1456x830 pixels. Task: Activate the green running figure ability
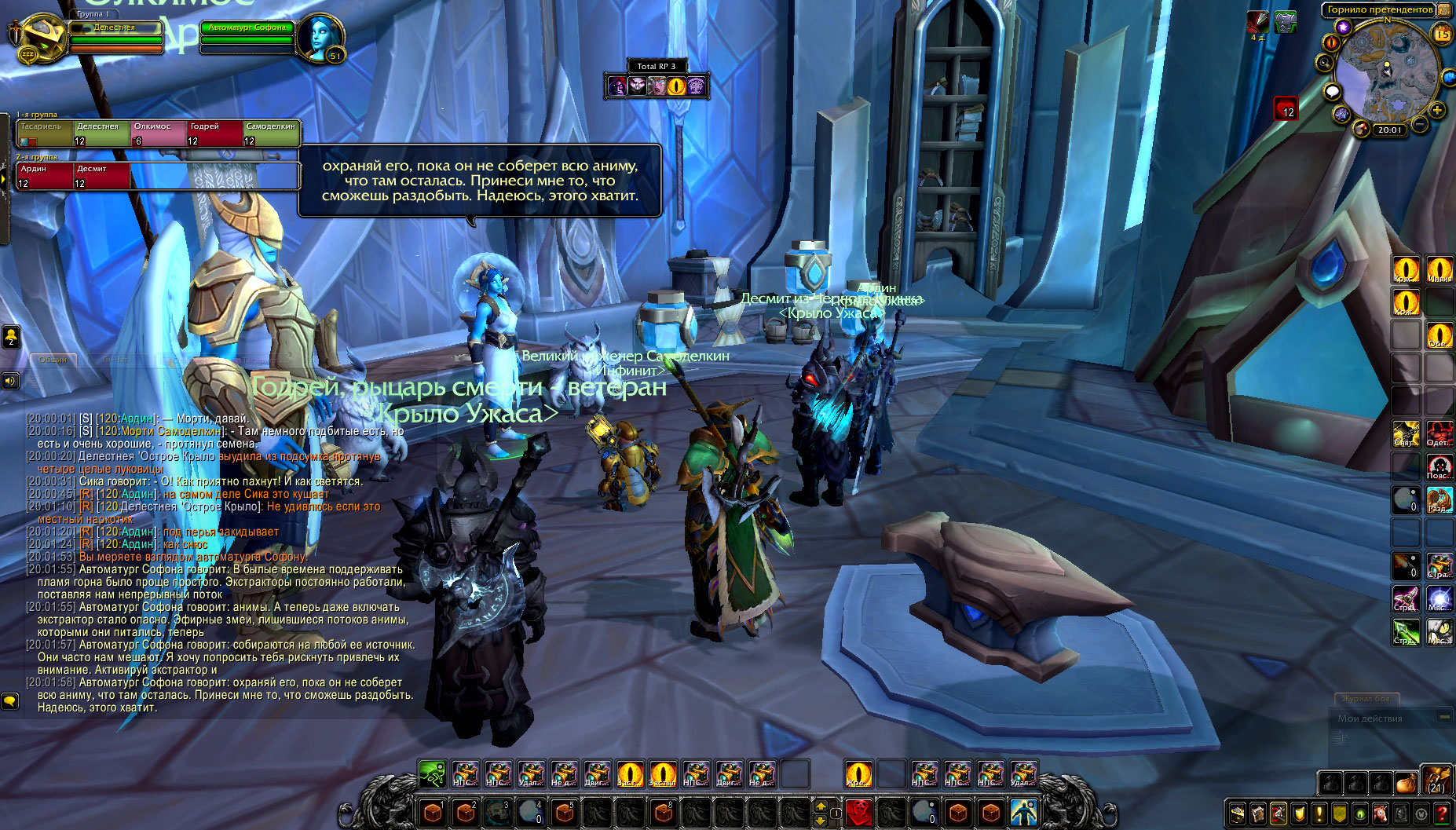(x=431, y=774)
